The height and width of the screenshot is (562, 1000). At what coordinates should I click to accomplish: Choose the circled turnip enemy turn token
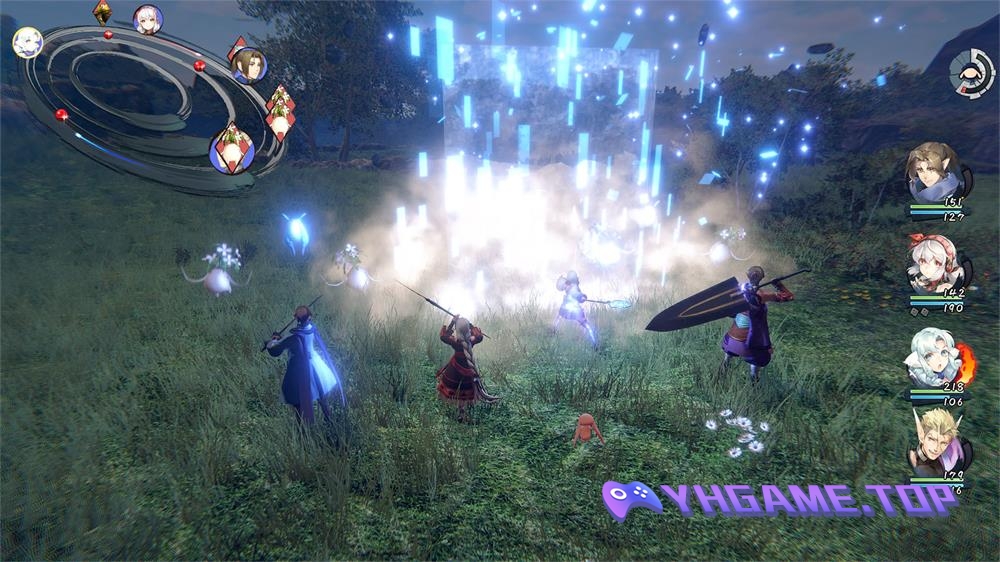point(232,150)
